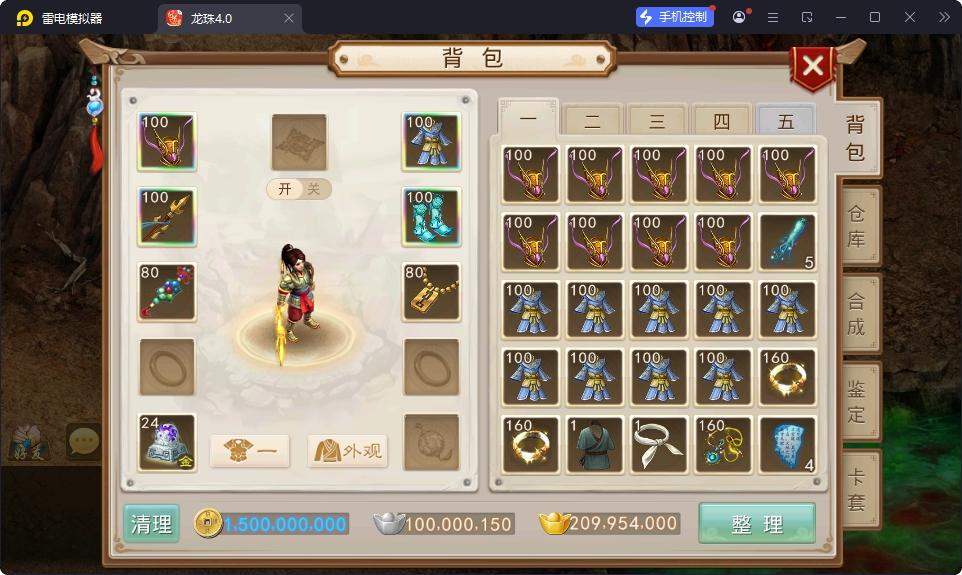Toggle the 开/关 display switch
This screenshot has height=575, width=962.
coord(298,189)
